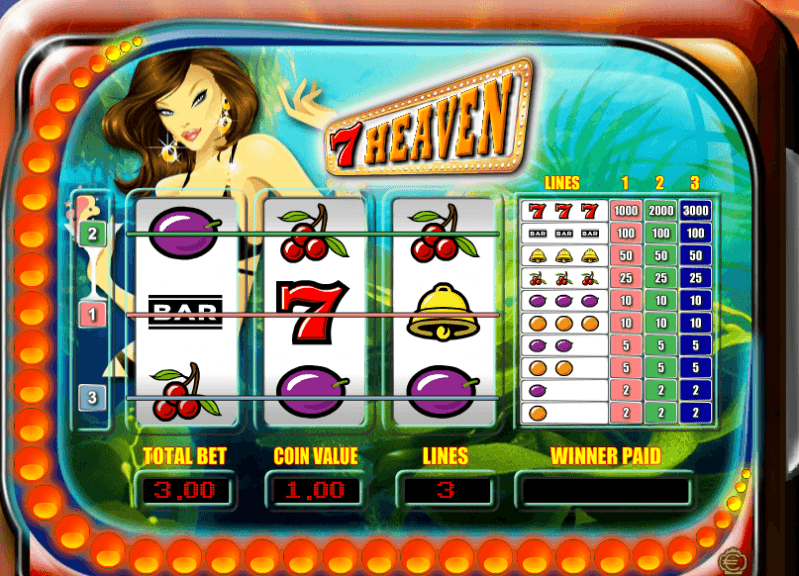The height and width of the screenshot is (576, 799).
Task: Choose the pink payline 1 marker
Action: tap(92, 315)
